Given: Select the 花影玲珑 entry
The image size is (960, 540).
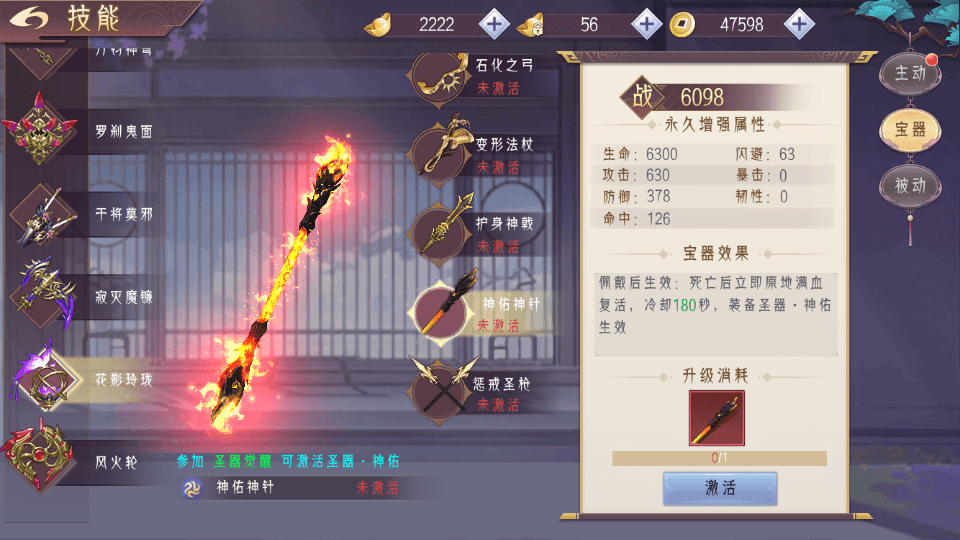Looking at the screenshot, I should point(90,380).
